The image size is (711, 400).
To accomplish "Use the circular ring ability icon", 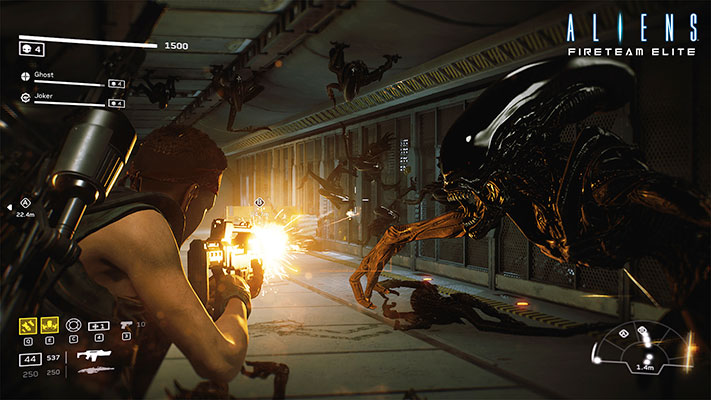I will click(x=73, y=325).
